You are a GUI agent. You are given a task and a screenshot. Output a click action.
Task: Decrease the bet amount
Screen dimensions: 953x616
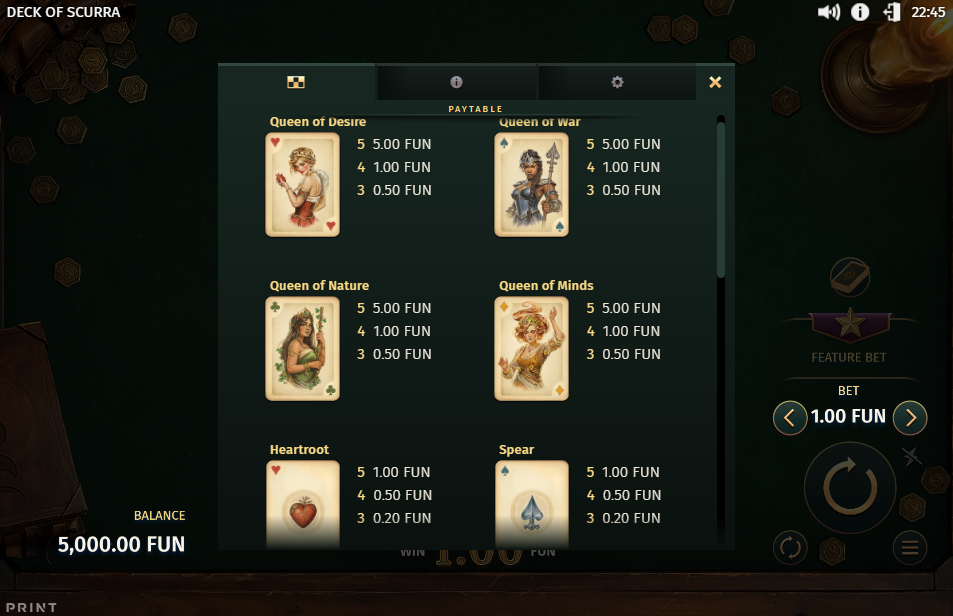pos(790,417)
